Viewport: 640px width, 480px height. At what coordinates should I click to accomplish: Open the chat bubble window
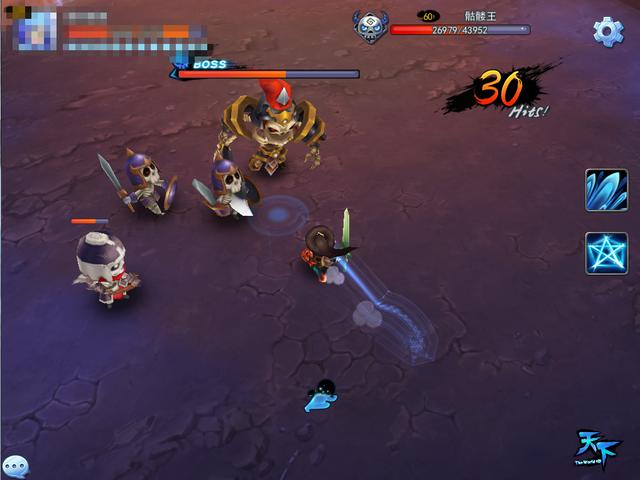pos(15,465)
